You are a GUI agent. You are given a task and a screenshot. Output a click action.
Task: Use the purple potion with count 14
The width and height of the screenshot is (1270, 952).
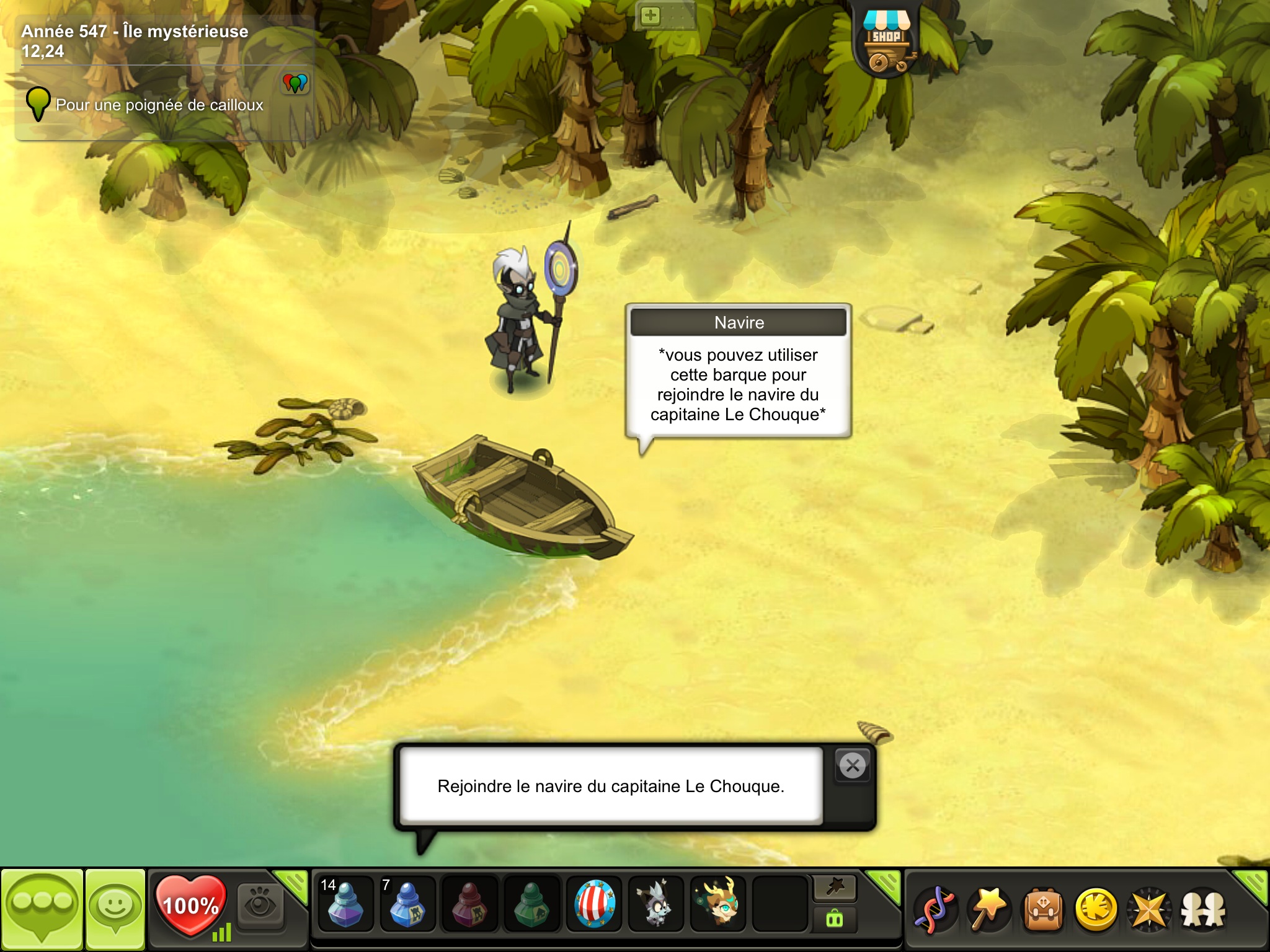tap(345, 905)
